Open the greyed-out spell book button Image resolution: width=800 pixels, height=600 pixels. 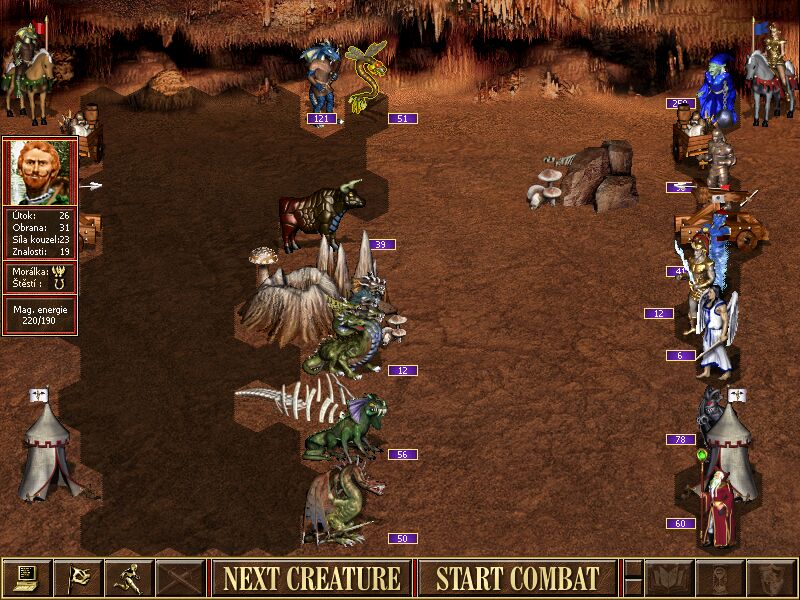coord(669,578)
